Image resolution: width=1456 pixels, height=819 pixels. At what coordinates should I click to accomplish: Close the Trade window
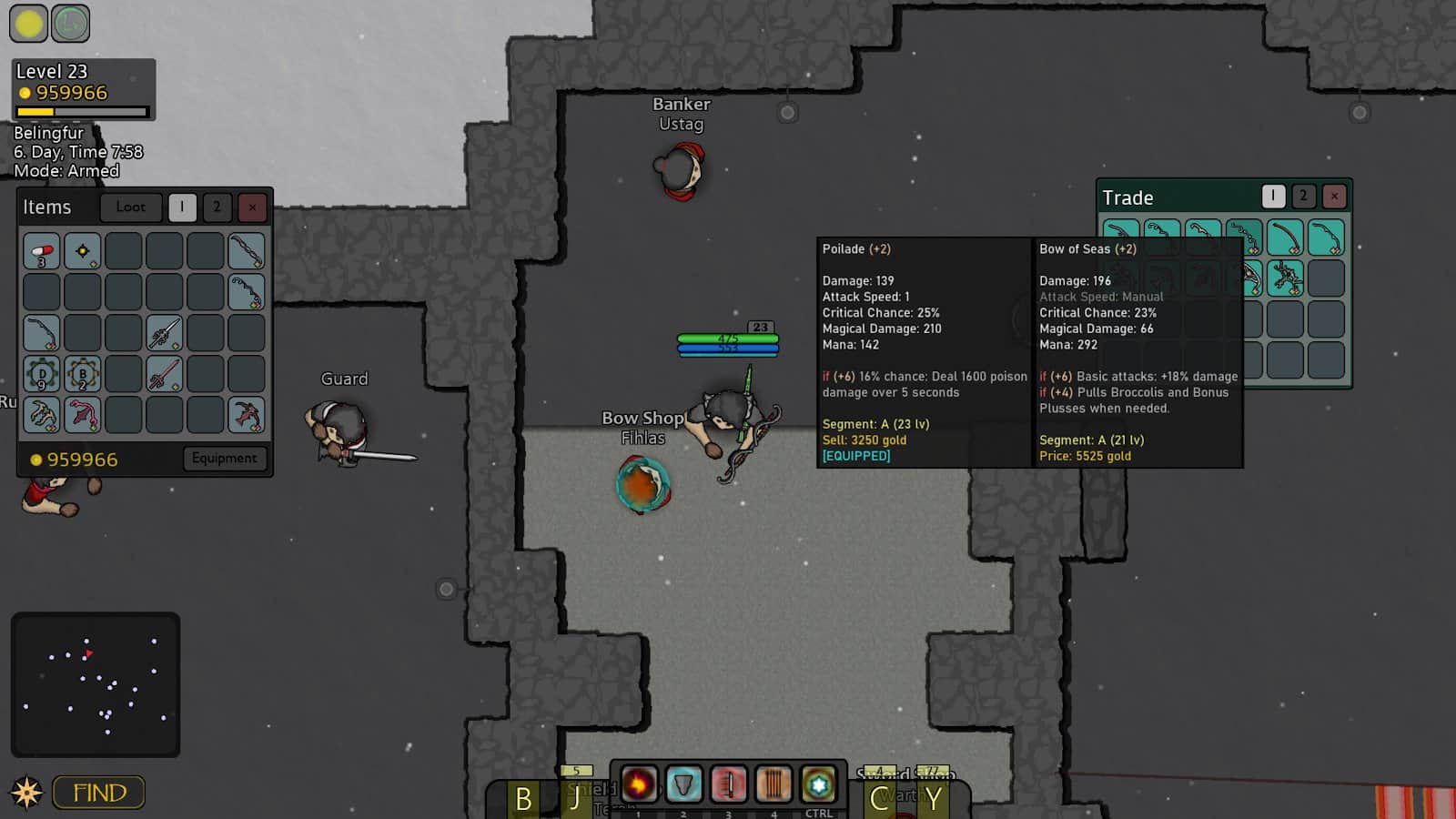[x=1334, y=196]
